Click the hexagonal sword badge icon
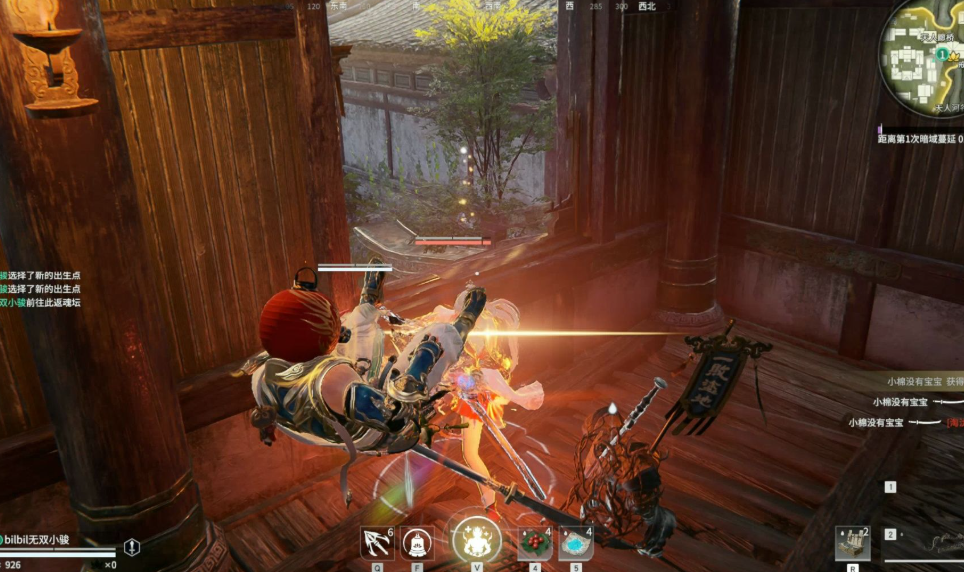The image size is (964, 572). (132, 547)
